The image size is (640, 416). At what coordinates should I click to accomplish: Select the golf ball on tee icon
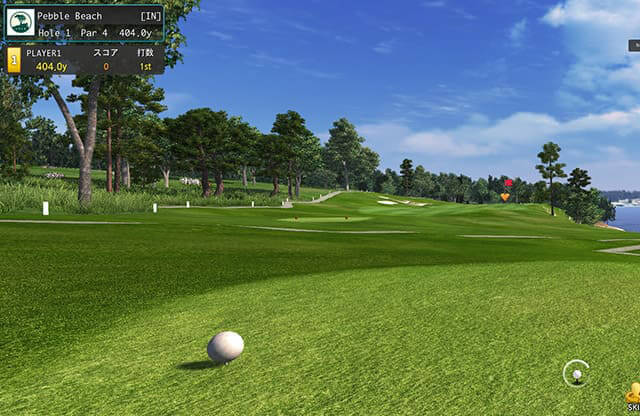pyautogui.click(x=576, y=373)
